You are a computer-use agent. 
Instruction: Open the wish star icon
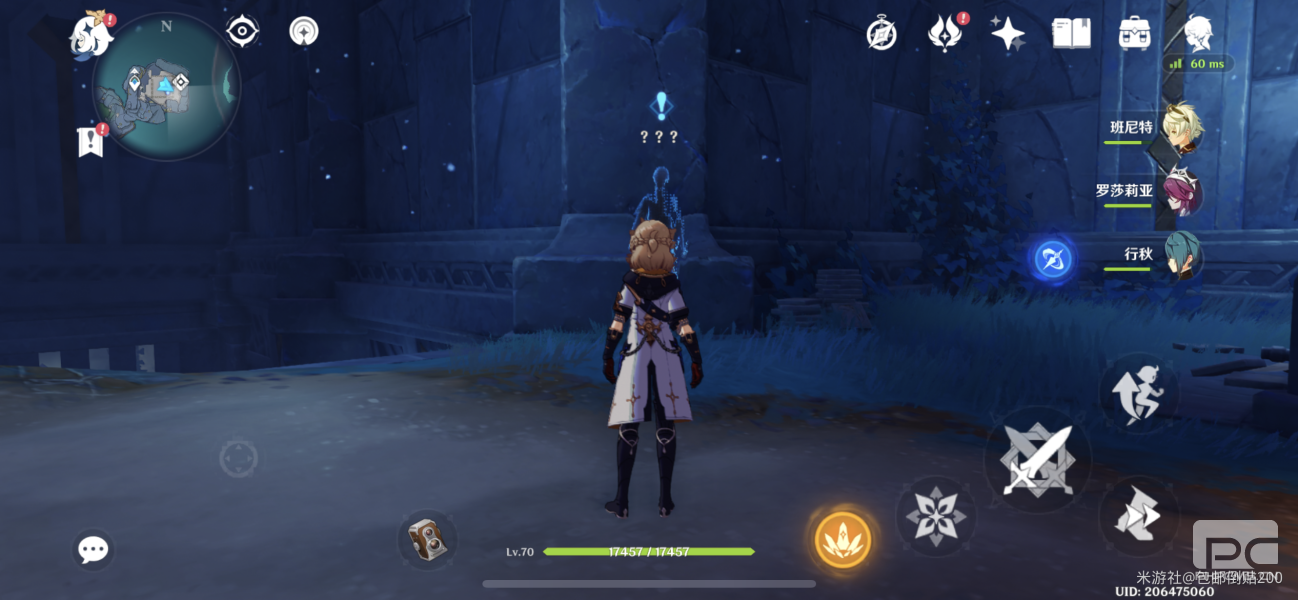tap(1007, 34)
